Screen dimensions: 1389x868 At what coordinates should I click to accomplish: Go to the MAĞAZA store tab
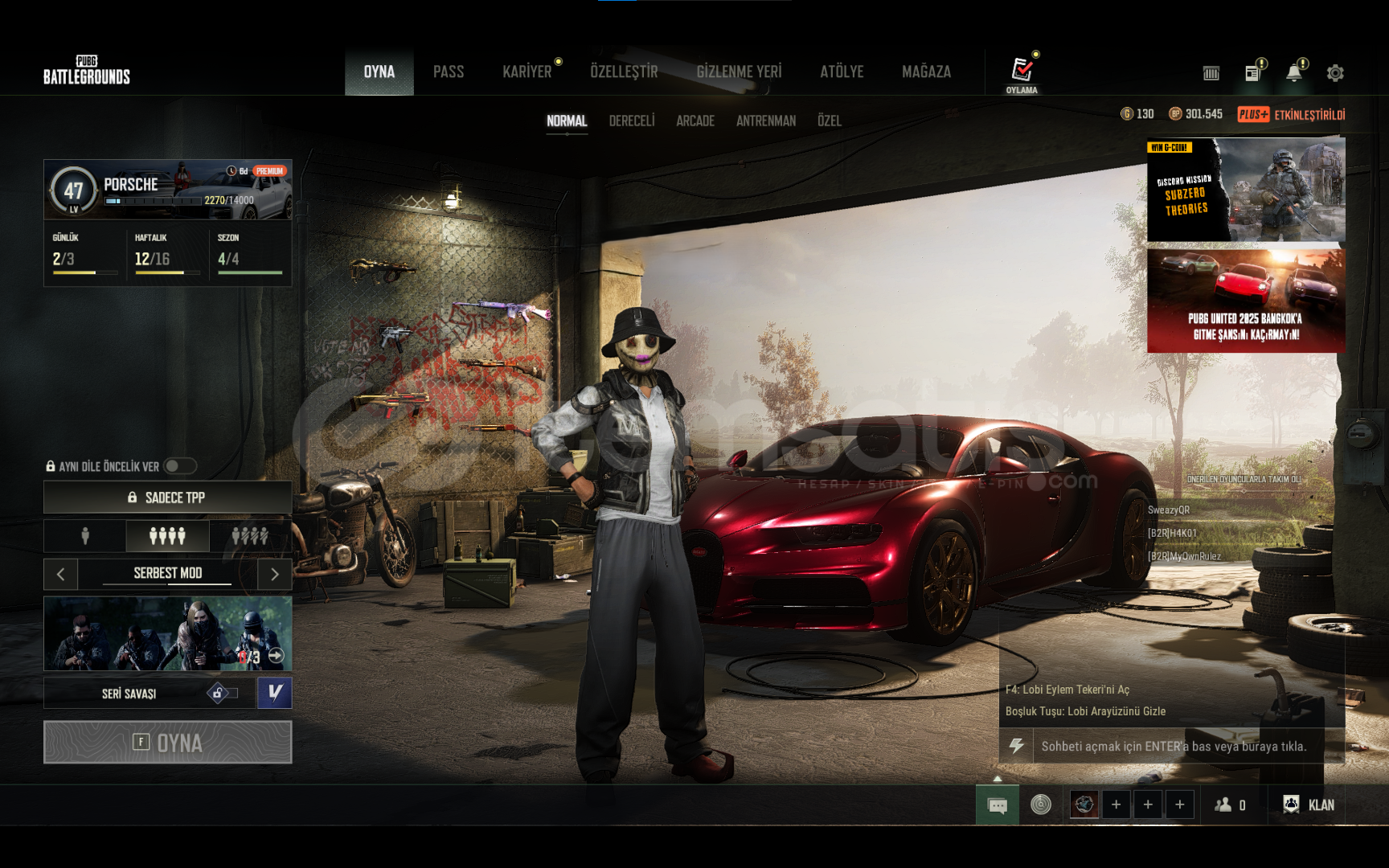click(926, 72)
